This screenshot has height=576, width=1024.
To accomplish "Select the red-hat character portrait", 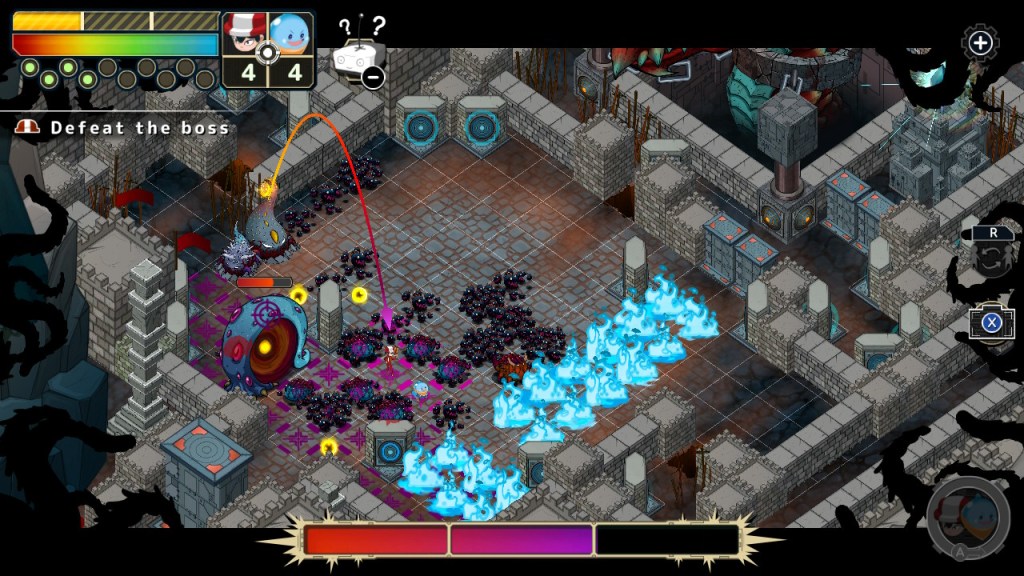I will 243,37.
